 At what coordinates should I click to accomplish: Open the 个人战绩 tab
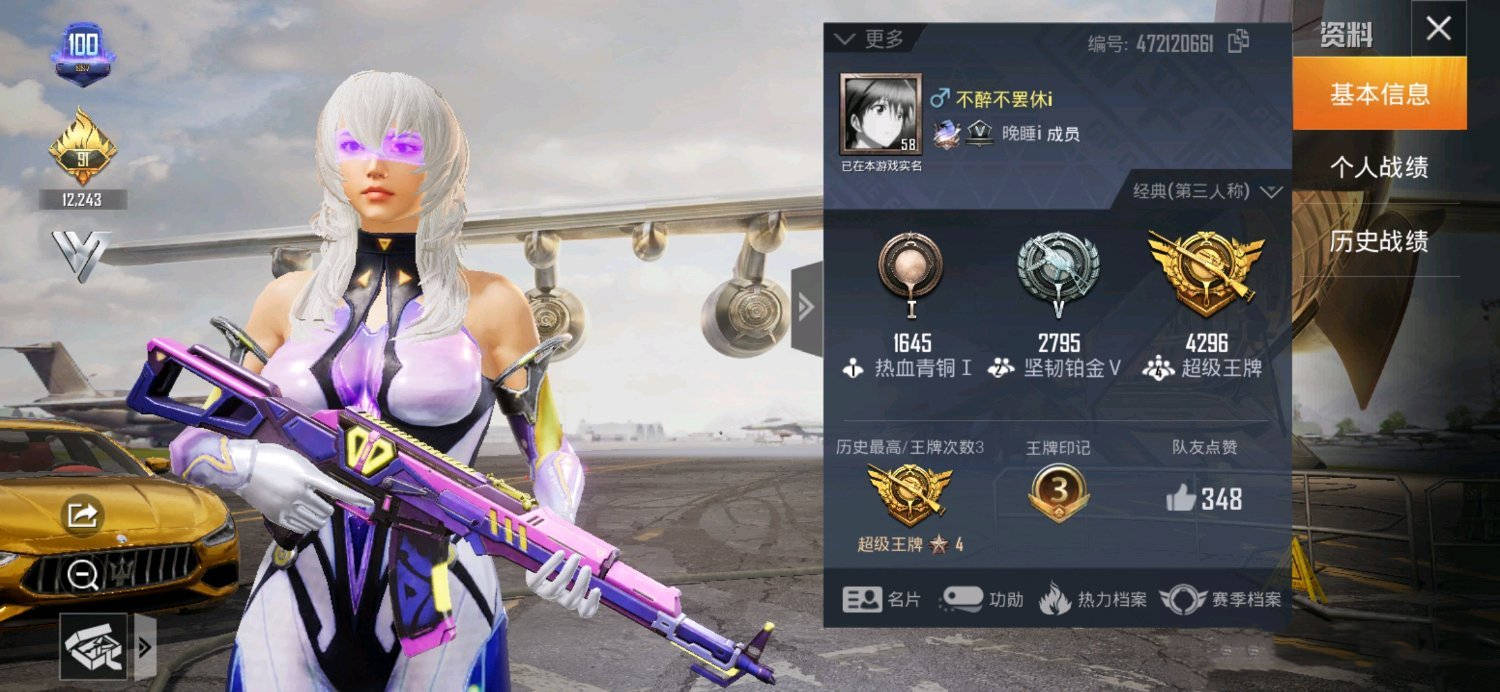[x=1379, y=167]
